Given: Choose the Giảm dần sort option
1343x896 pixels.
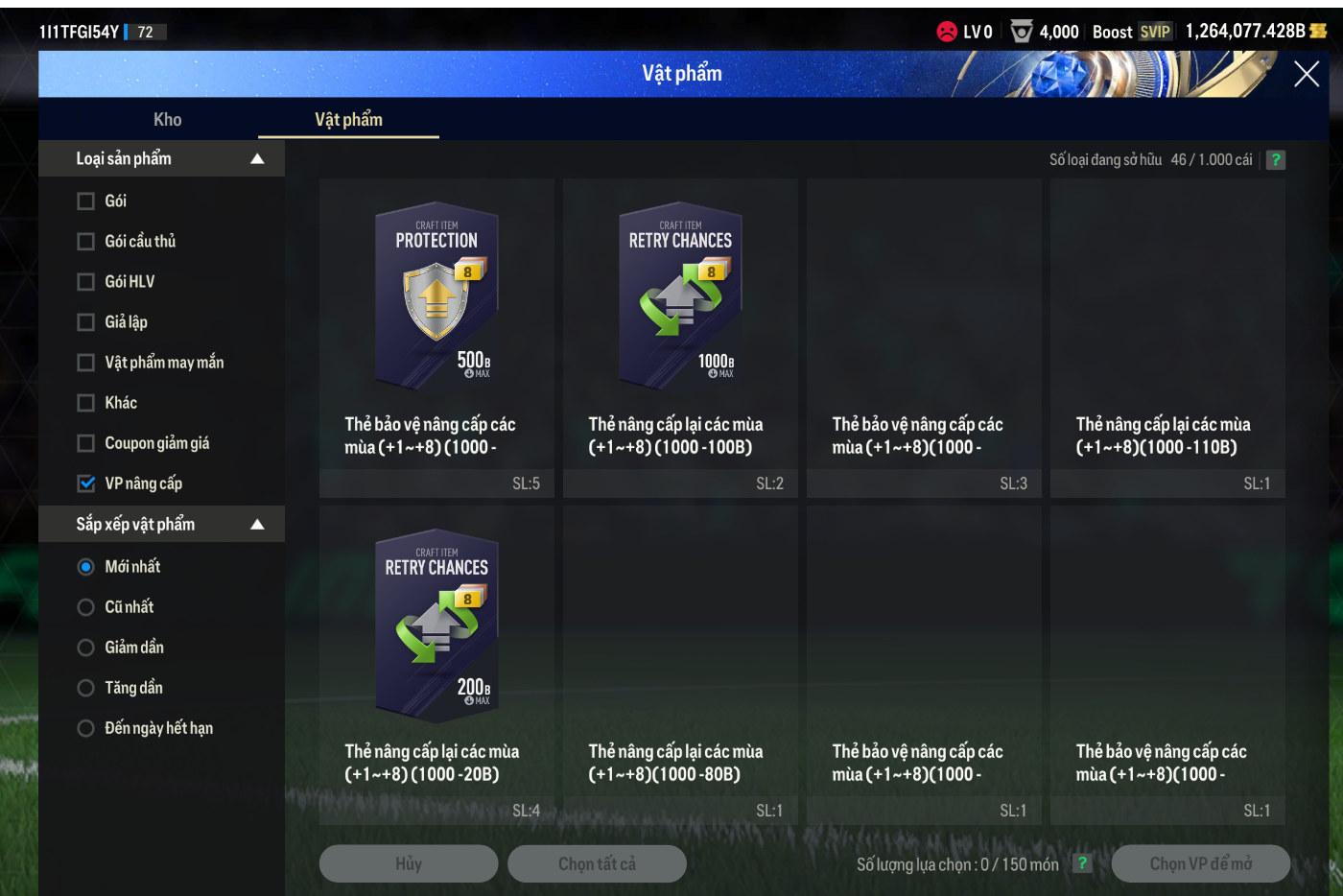Looking at the screenshot, I should (x=86, y=648).
